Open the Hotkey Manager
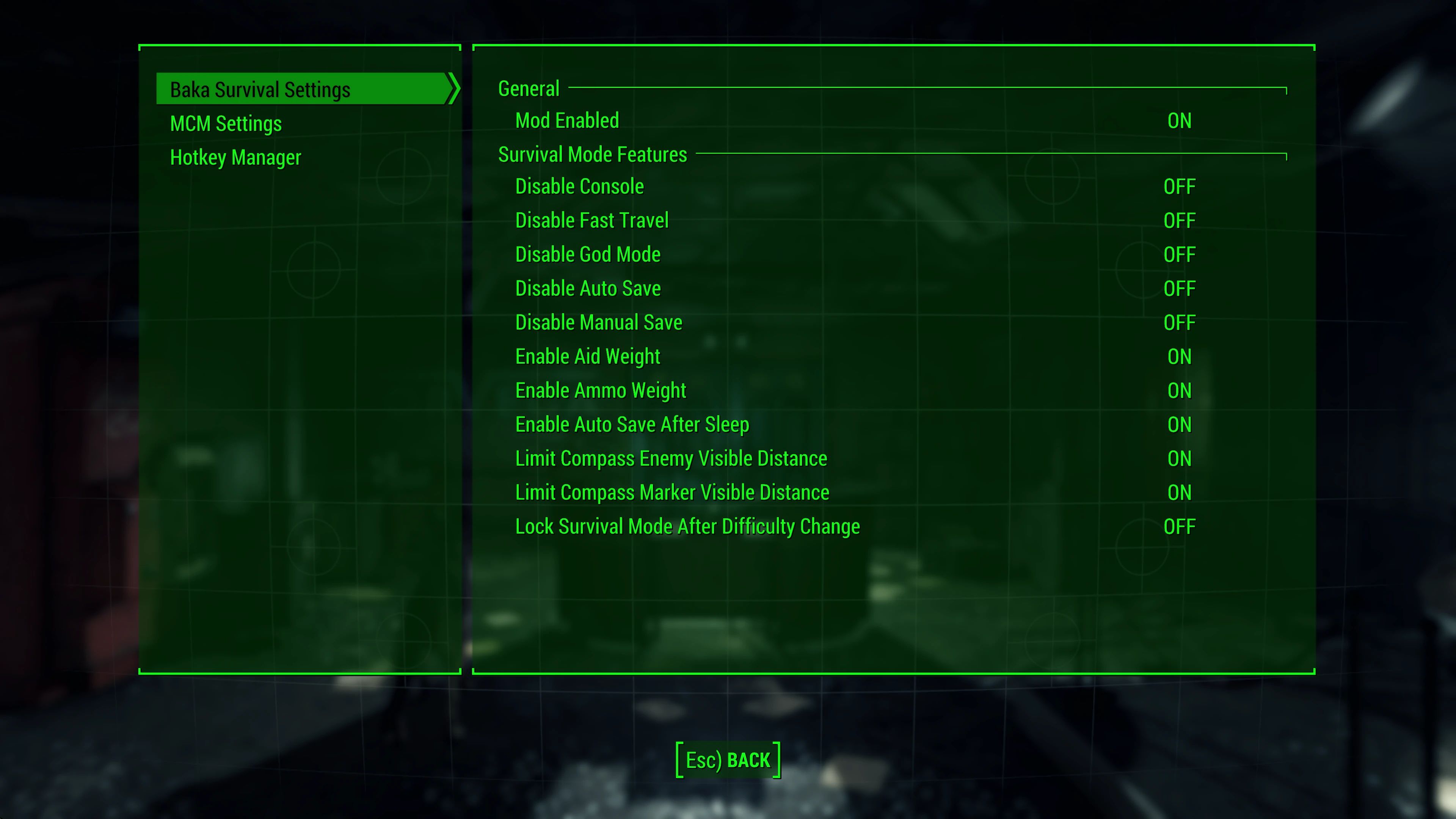The width and height of the screenshot is (1456, 819). tap(235, 157)
